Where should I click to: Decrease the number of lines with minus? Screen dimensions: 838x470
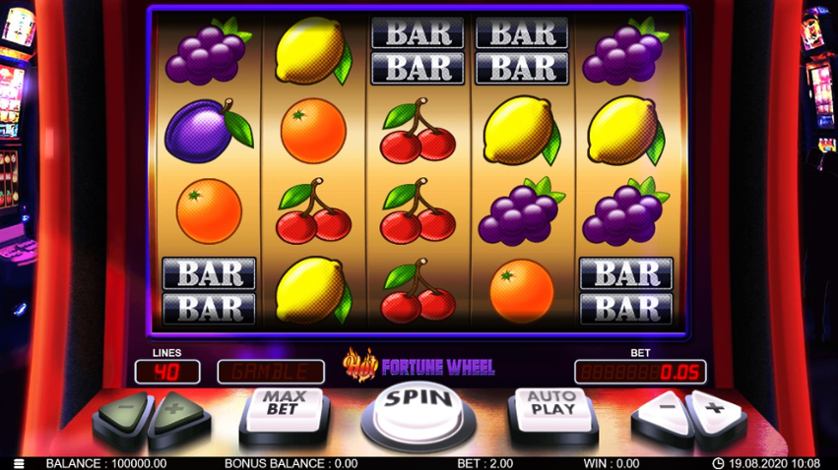tap(124, 412)
